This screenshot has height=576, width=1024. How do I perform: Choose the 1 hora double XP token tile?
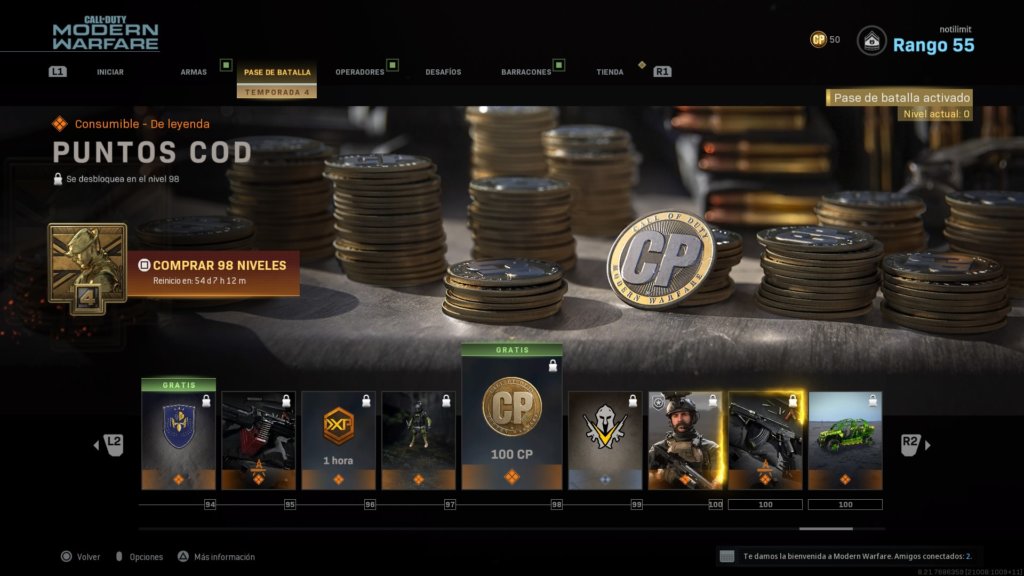(339, 438)
